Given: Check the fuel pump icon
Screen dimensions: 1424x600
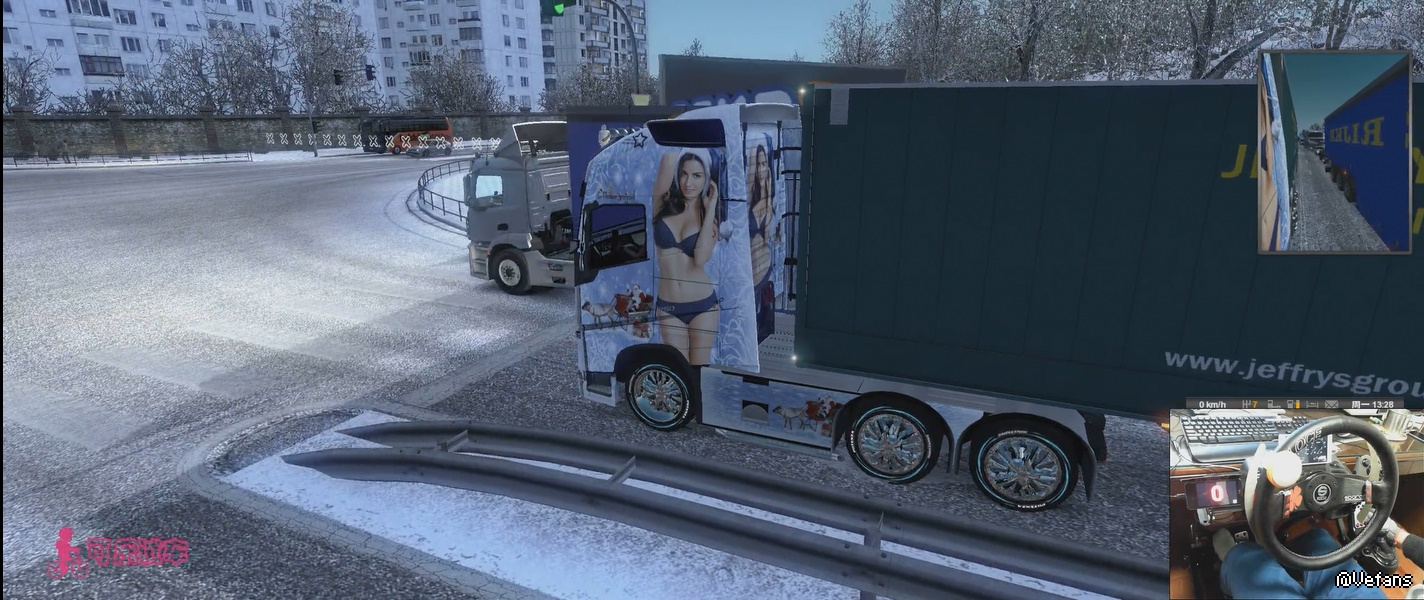Looking at the screenshot, I should click(x=1291, y=405).
